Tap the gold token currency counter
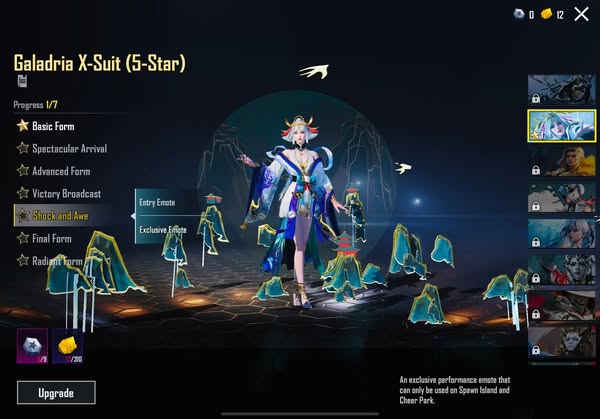This screenshot has height=419, width=600. (x=553, y=14)
